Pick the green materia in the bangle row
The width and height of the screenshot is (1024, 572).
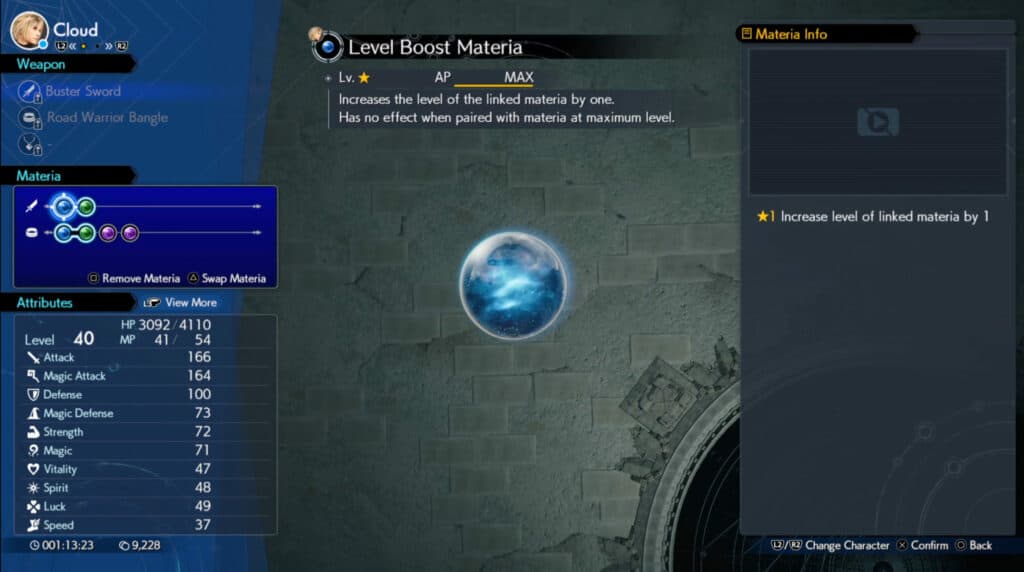pos(87,233)
